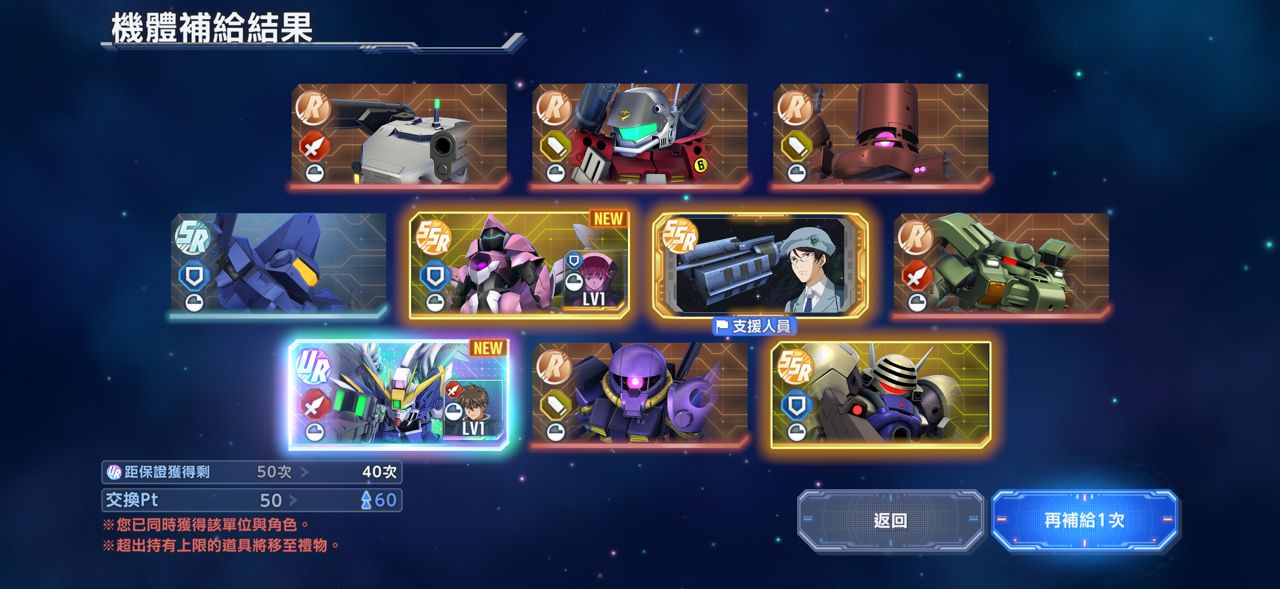Screen dimensions: 1280x589
Task: Click the 返回 (Return) button
Action: click(890, 520)
